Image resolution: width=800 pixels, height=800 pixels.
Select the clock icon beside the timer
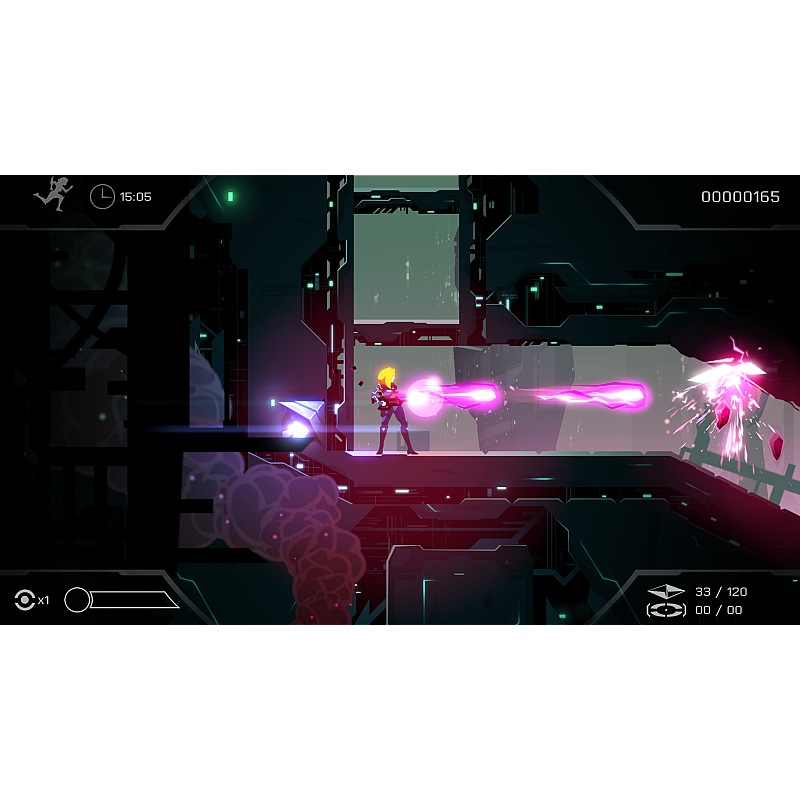[102, 196]
